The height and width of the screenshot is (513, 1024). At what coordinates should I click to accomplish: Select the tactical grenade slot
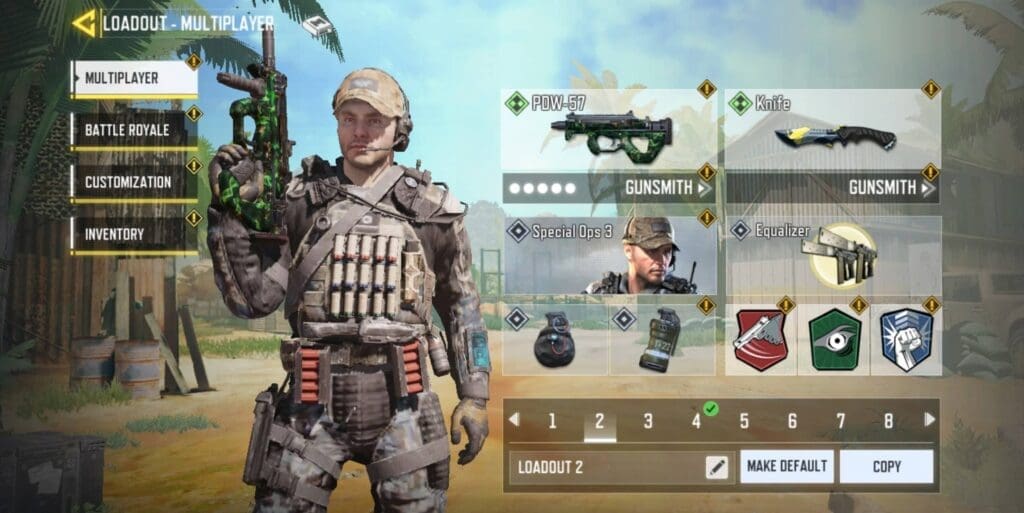click(x=662, y=340)
